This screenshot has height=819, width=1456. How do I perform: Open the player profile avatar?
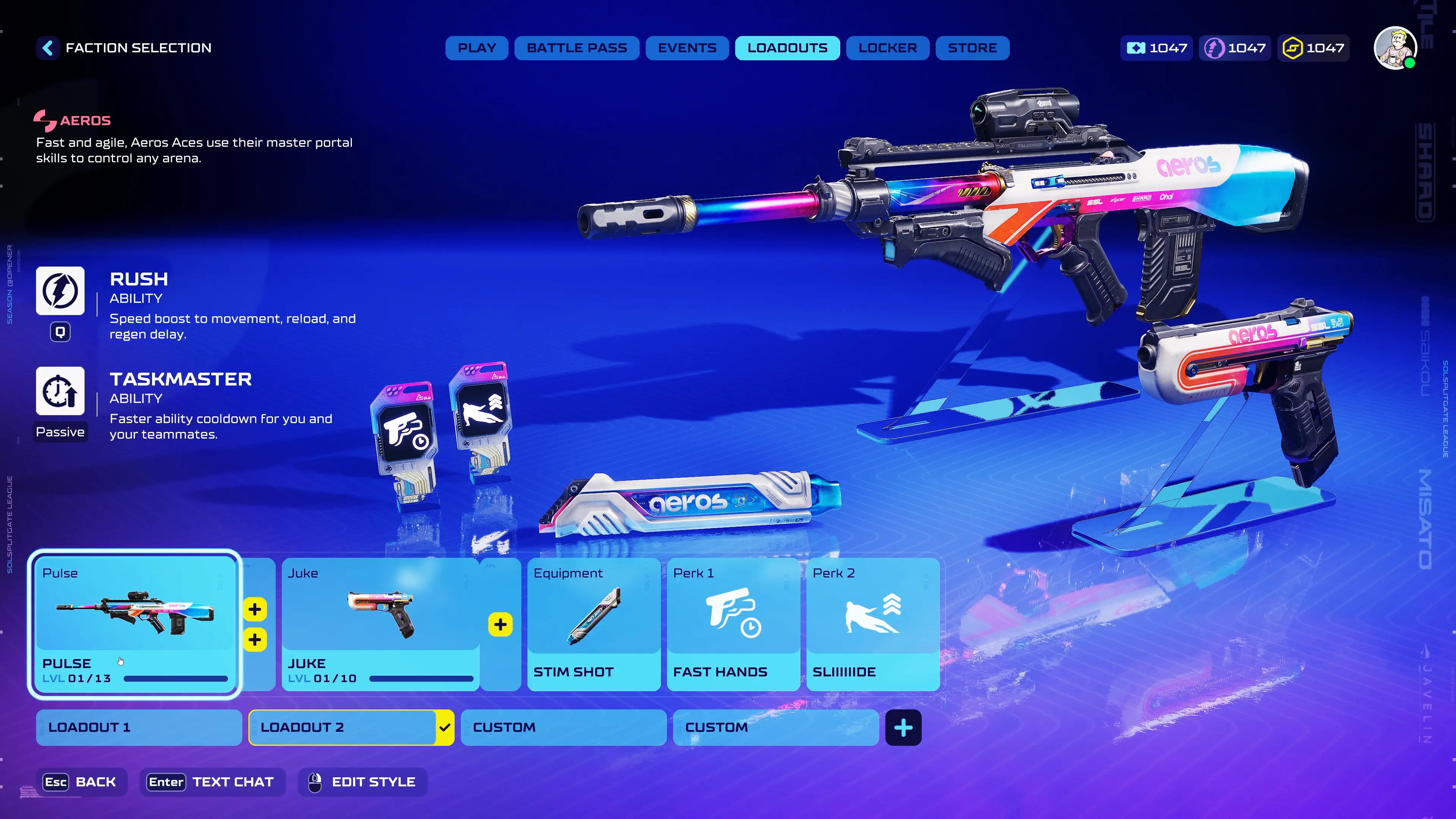(x=1395, y=48)
